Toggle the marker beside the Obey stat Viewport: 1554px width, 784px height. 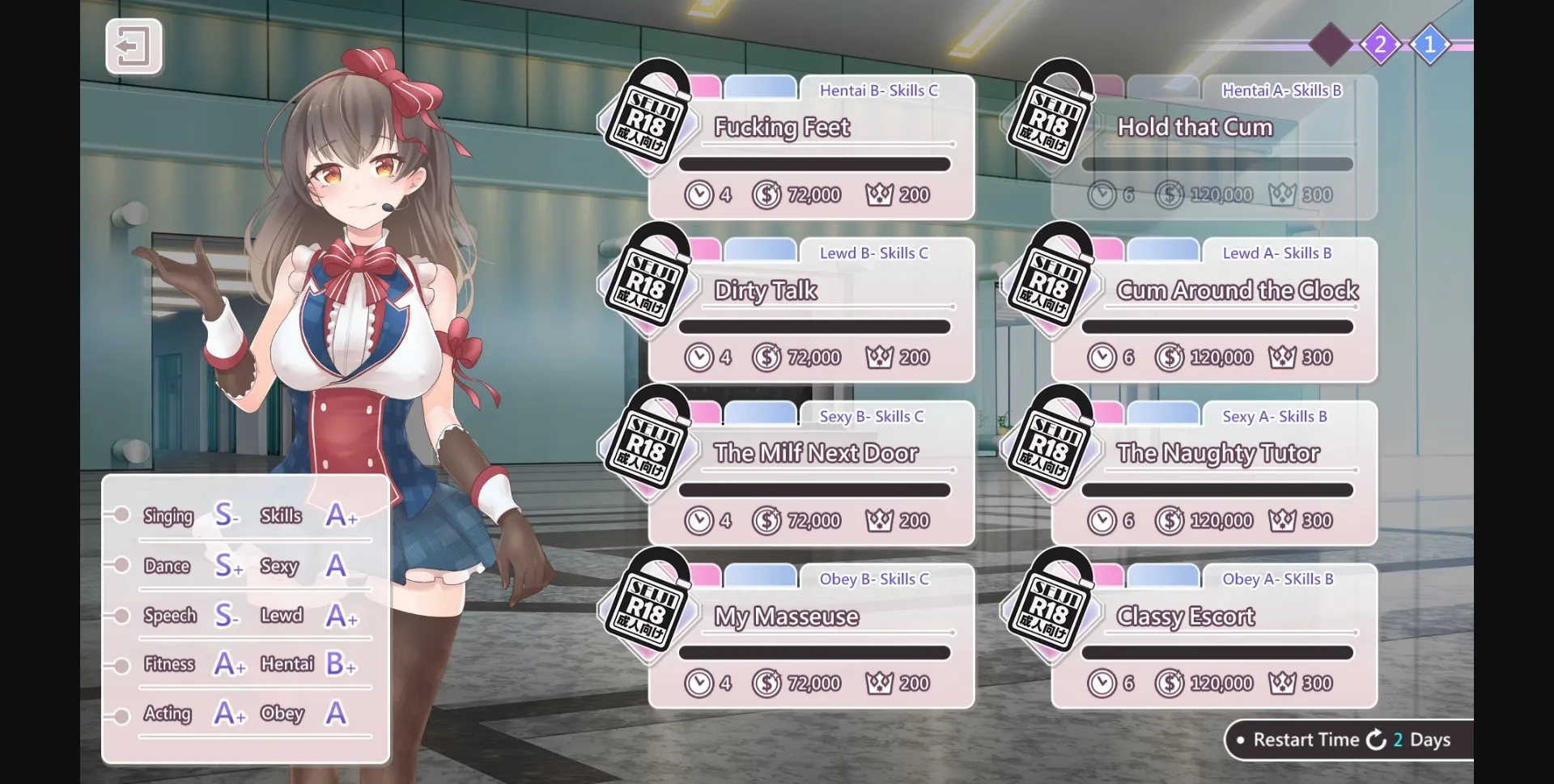(121, 714)
